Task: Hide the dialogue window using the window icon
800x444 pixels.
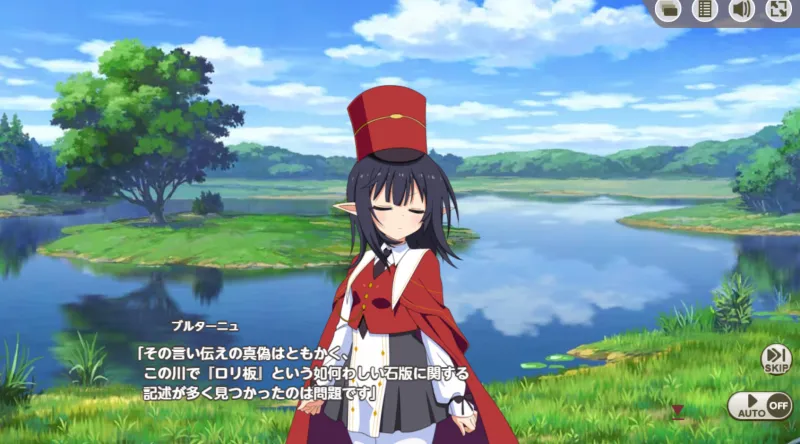Action: click(x=669, y=10)
